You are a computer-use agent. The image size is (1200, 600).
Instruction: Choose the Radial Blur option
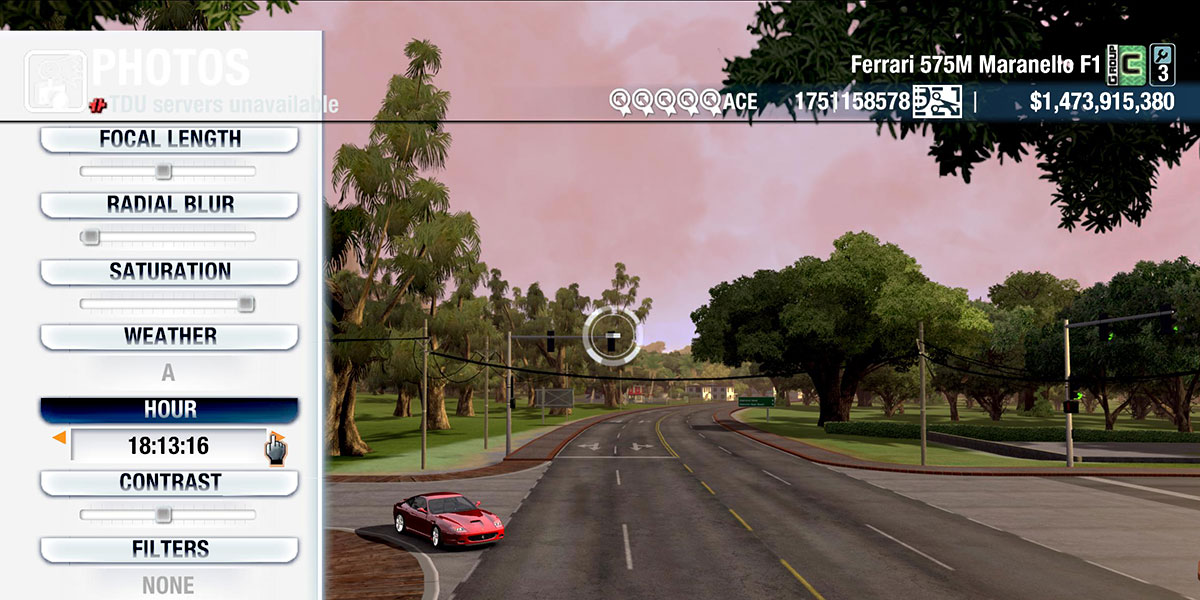pos(169,205)
